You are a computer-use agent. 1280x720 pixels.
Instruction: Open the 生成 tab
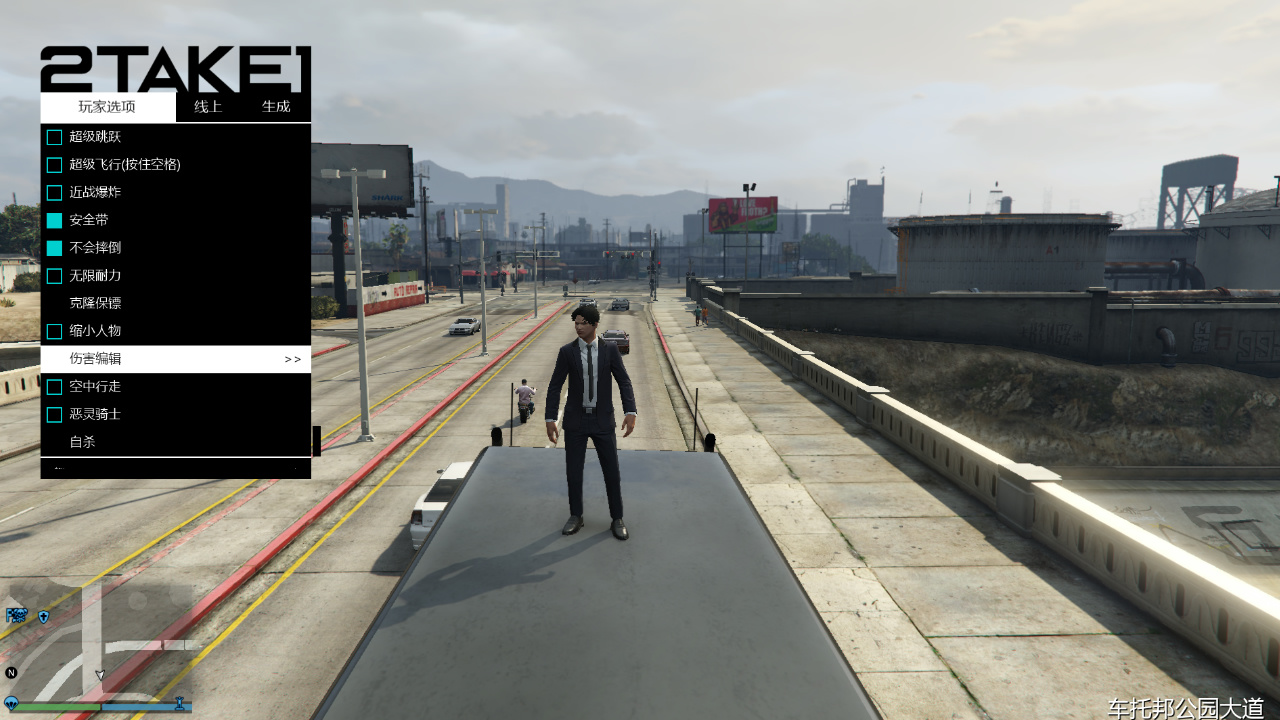276,107
